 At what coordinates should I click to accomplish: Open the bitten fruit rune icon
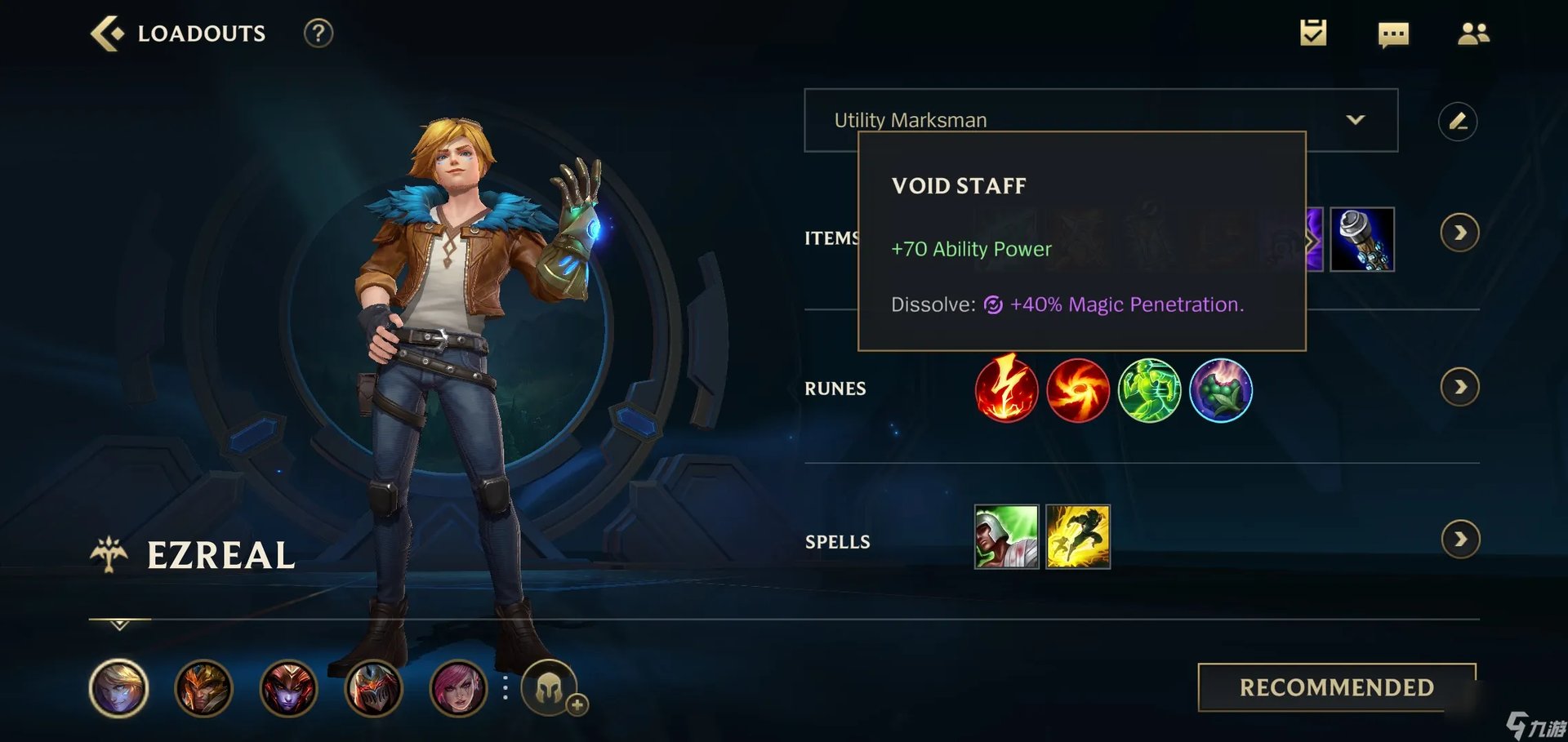pos(1221,391)
